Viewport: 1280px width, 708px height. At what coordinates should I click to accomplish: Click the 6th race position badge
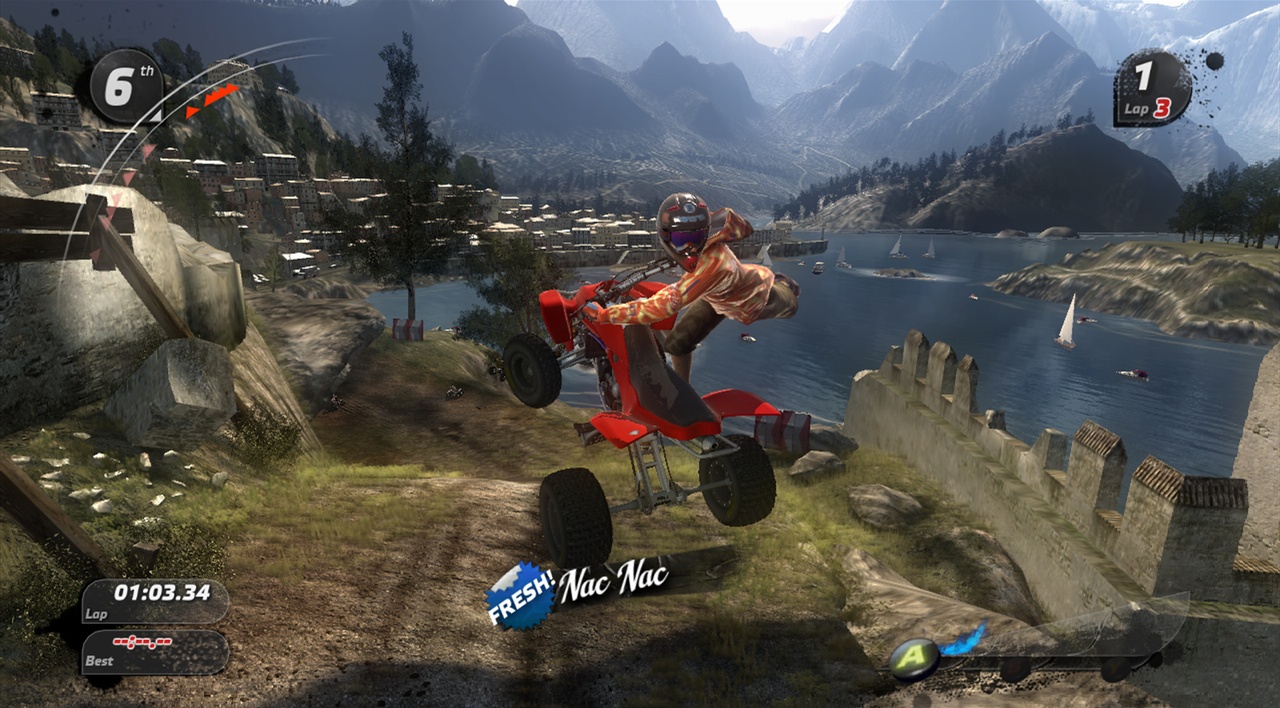pos(126,86)
